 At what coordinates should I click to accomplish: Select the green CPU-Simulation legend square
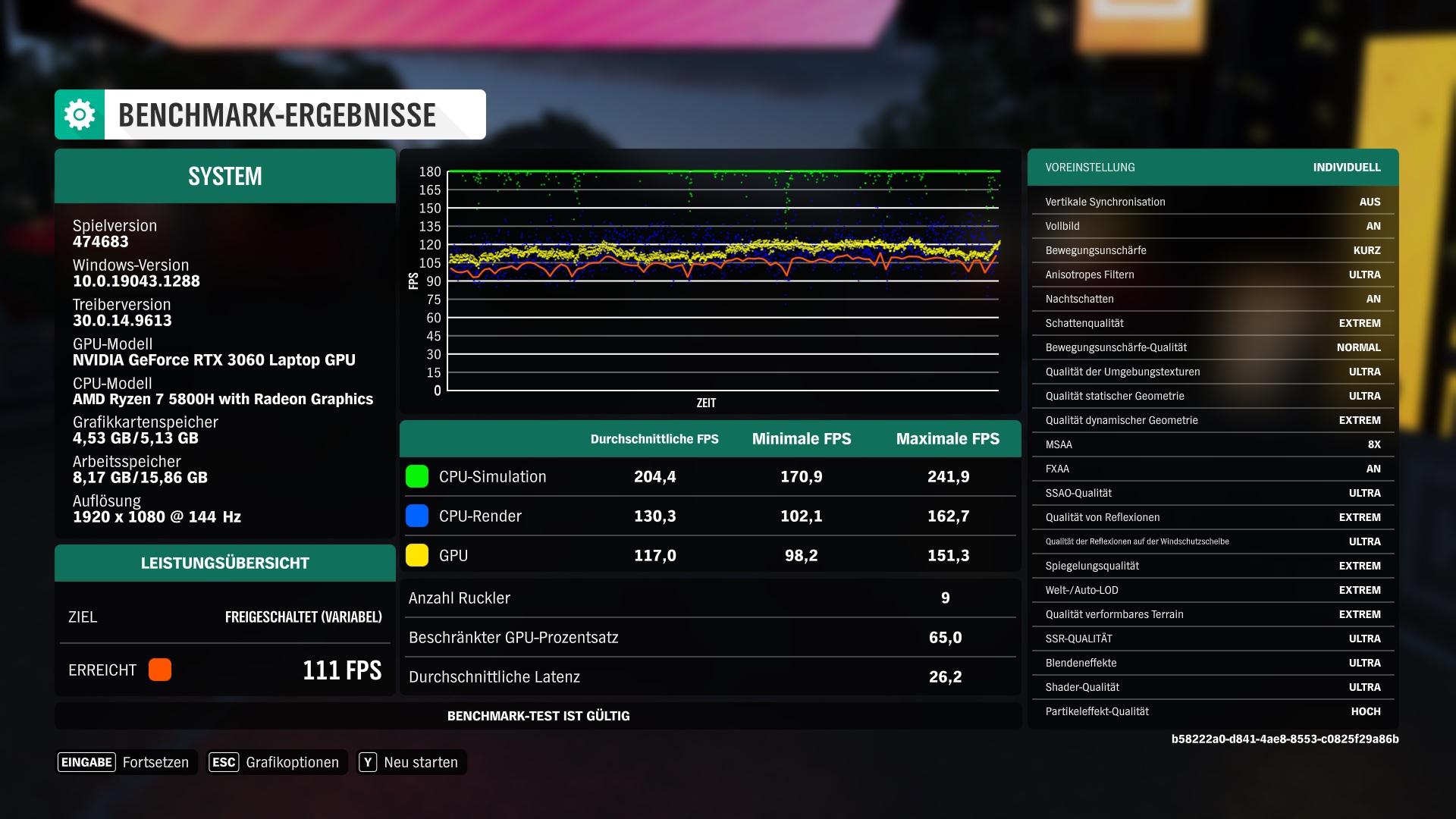417,476
